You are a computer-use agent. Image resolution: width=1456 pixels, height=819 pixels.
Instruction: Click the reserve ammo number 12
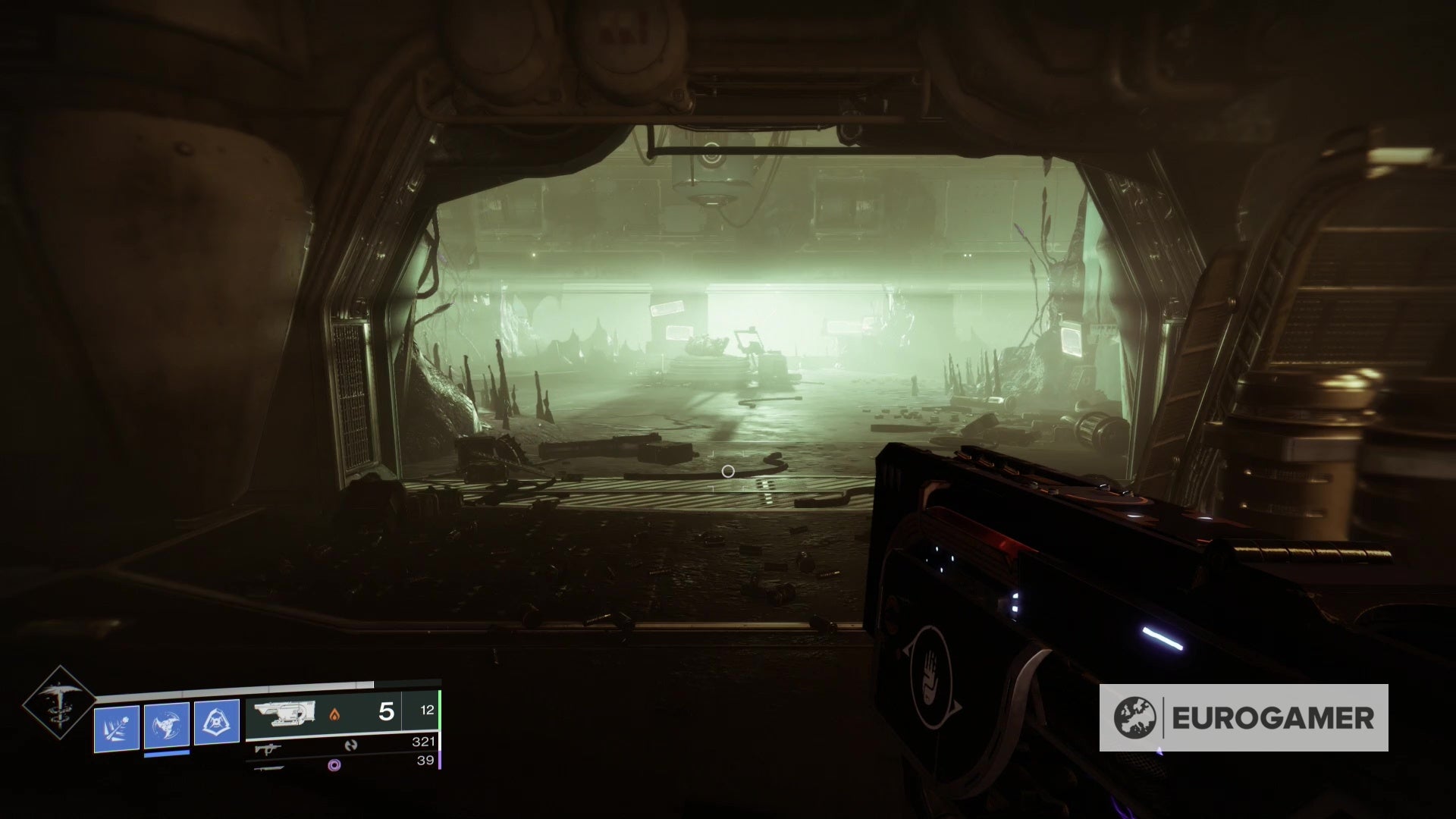pos(428,710)
